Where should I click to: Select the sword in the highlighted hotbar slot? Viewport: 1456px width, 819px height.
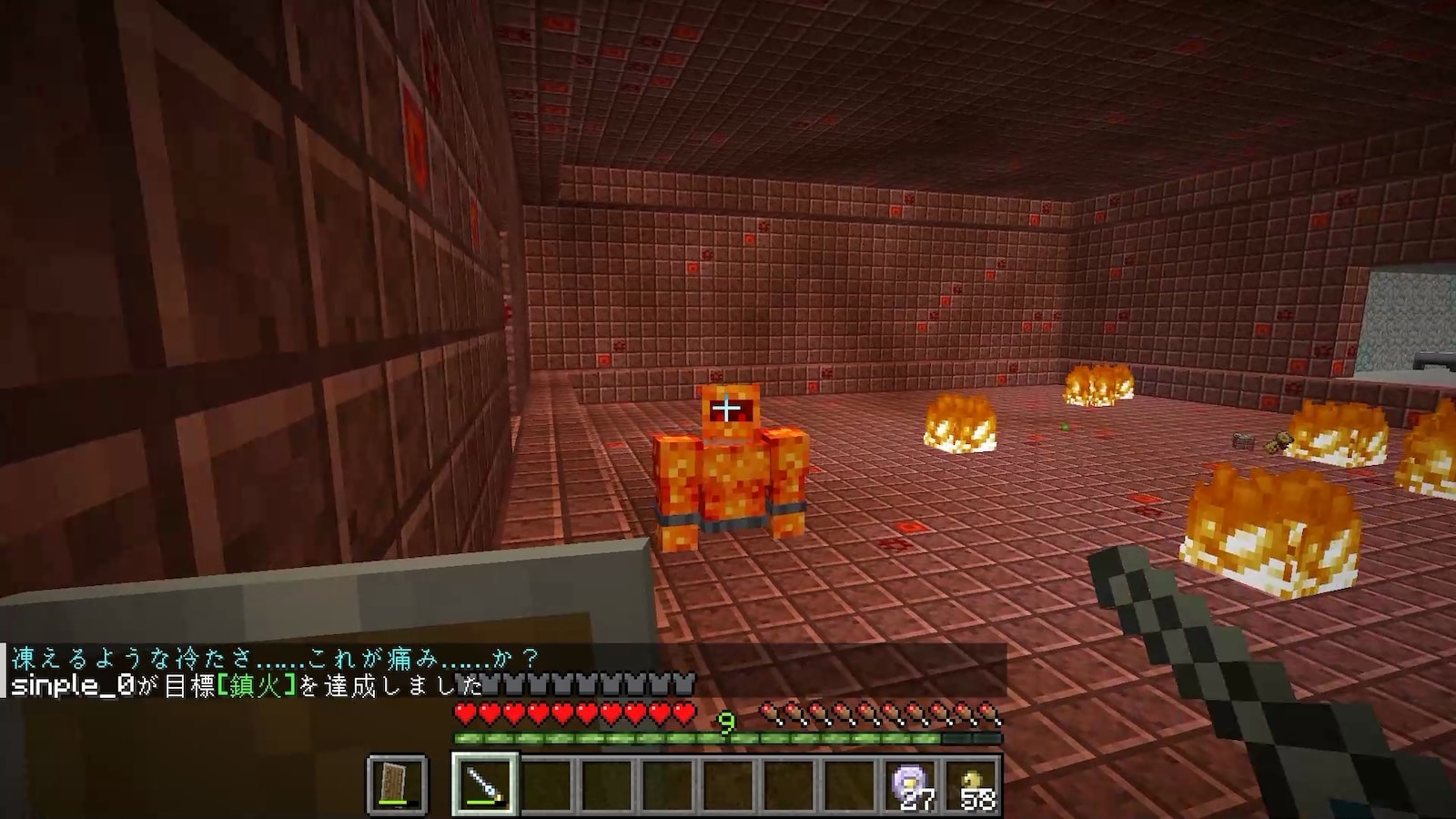[485, 784]
